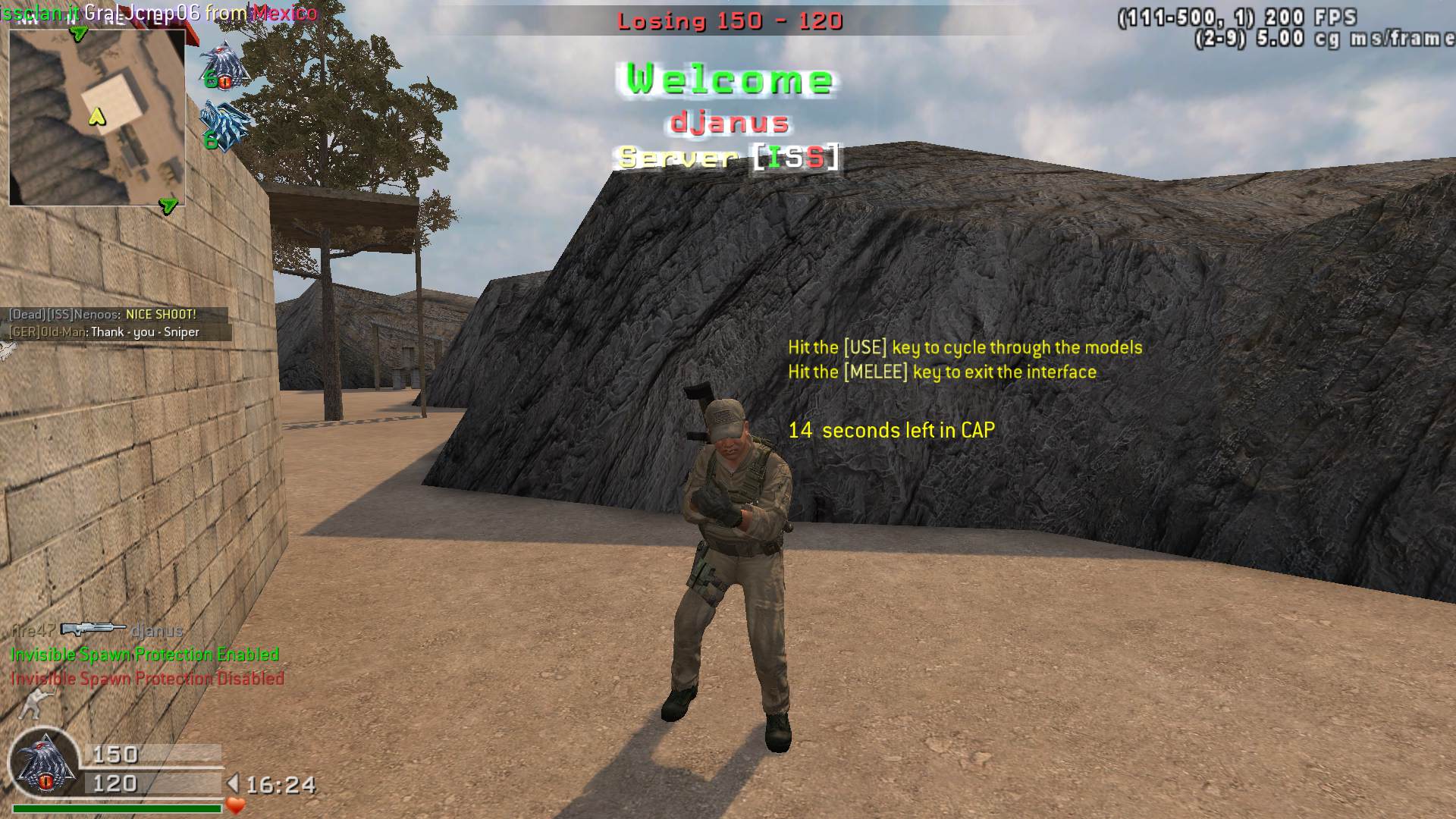Click the minimap in the corner

97,118
